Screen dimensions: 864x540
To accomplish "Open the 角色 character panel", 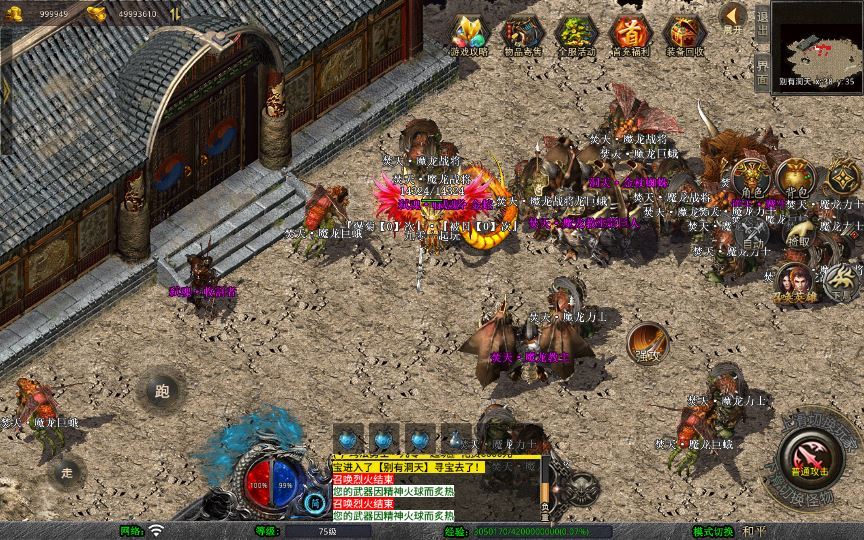I will coord(752,180).
